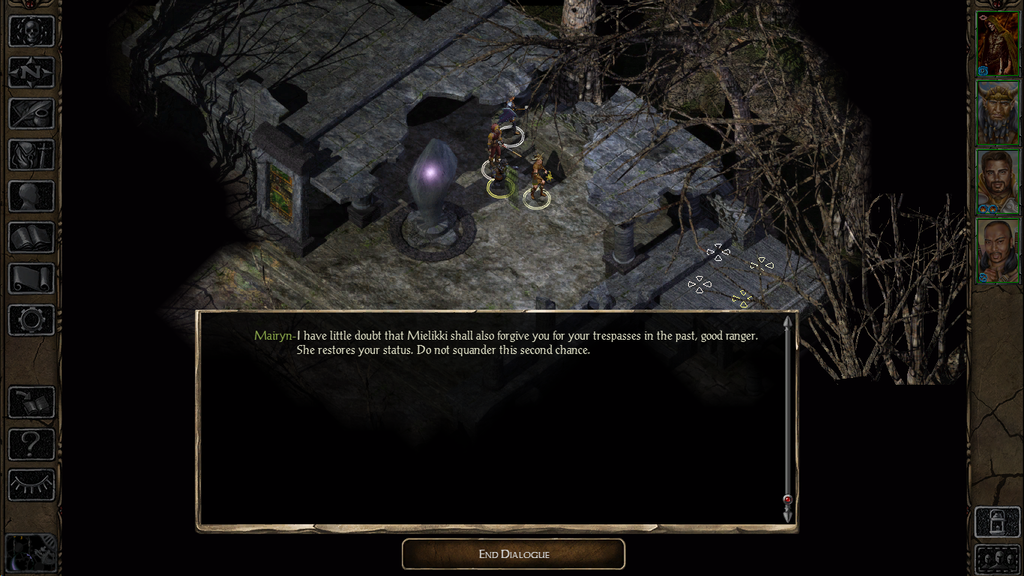Choose the third party portrait
Viewport: 1024px width, 576px height.
[x=997, y=182]
